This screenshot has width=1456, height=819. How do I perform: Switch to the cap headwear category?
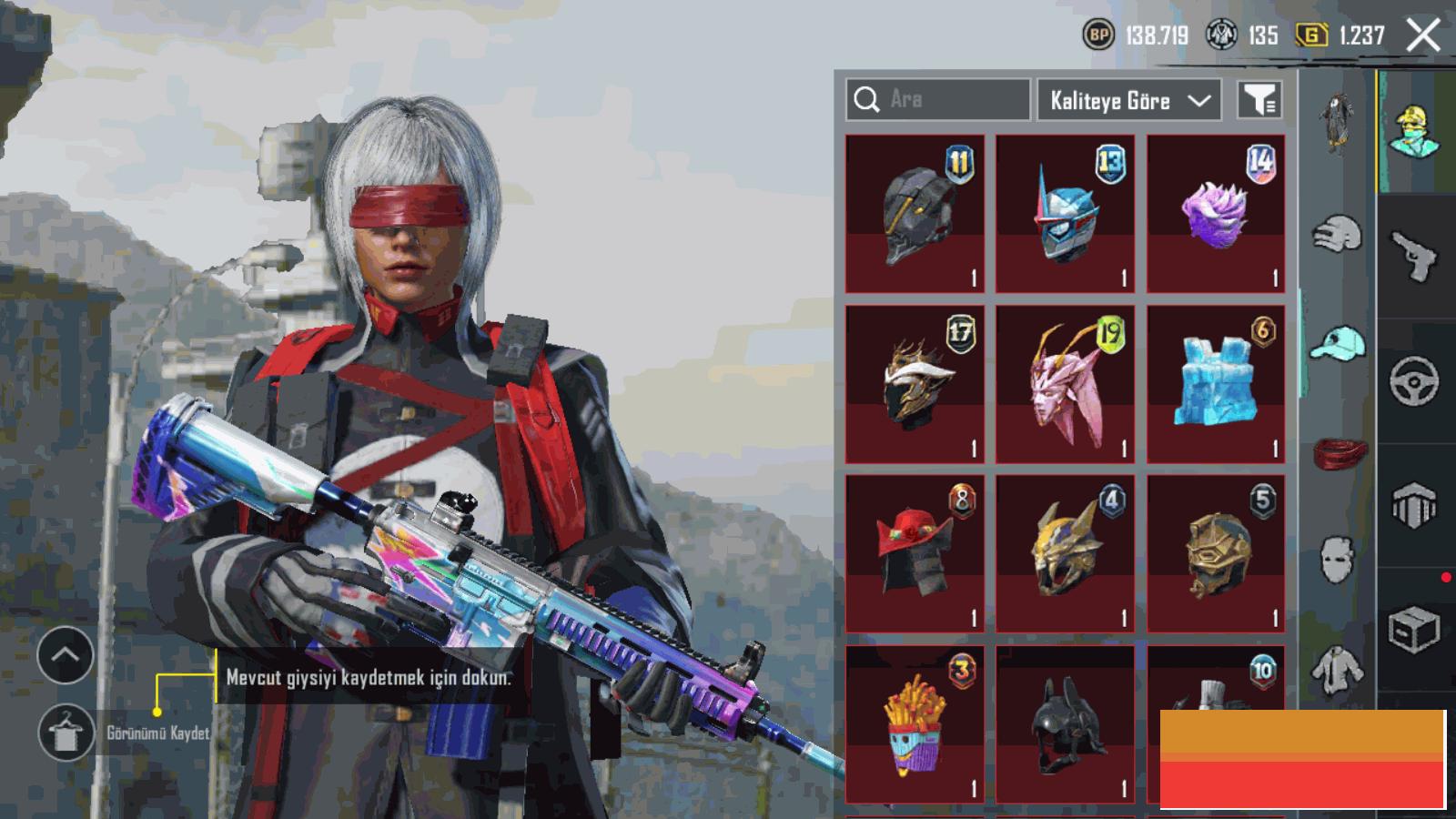[x=1337, y=344]
